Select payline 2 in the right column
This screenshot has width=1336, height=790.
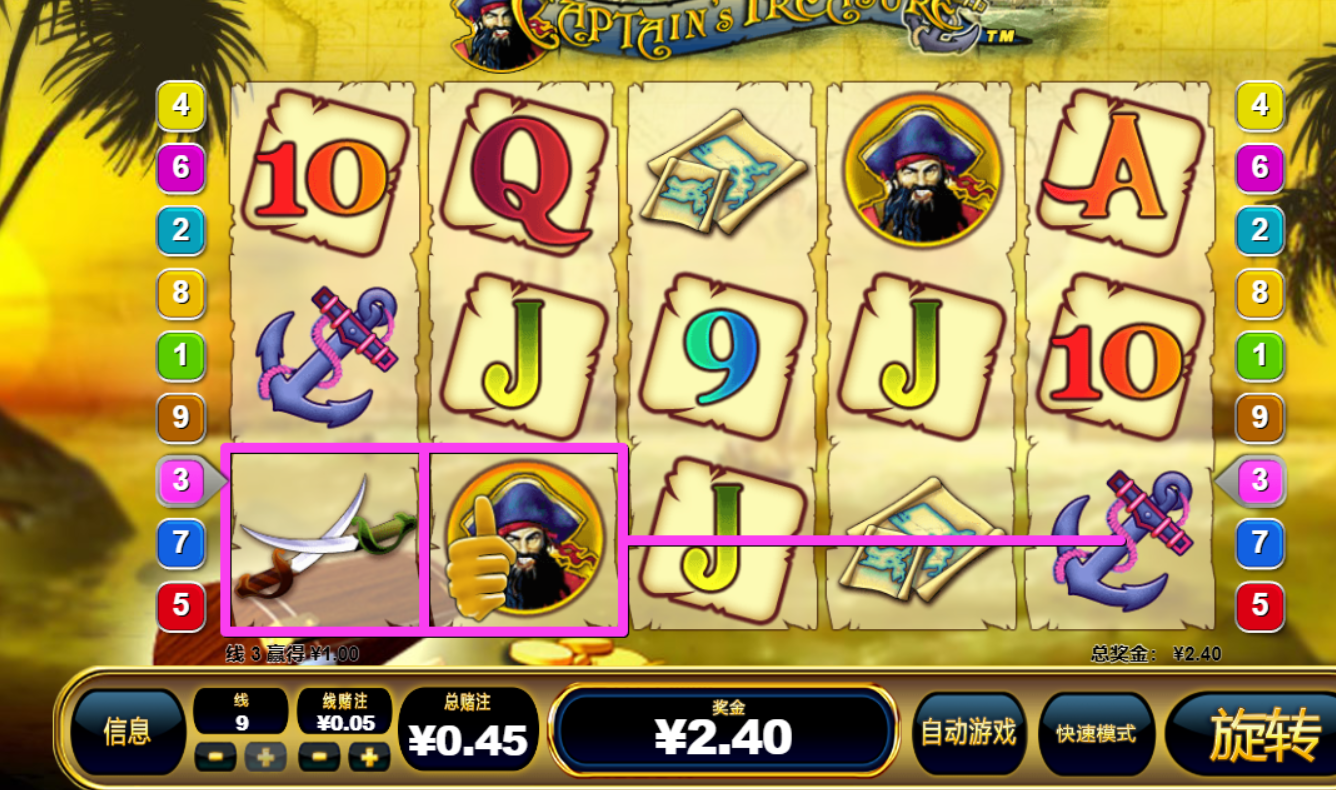click(1260, 230)
